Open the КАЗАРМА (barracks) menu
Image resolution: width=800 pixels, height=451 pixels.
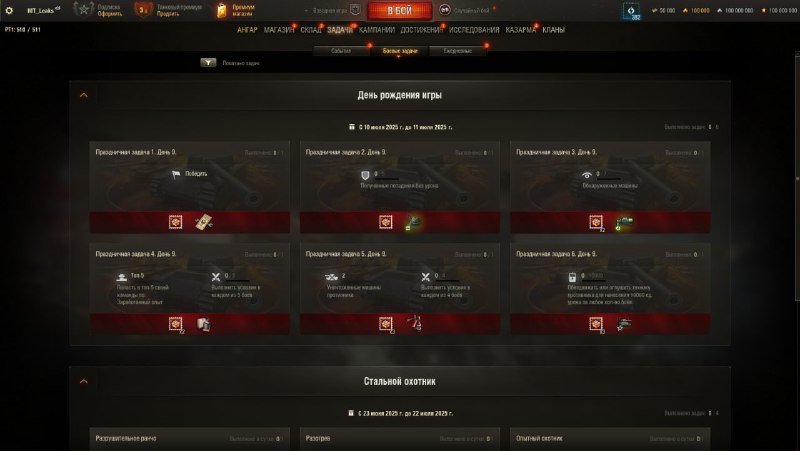[520, 30]
